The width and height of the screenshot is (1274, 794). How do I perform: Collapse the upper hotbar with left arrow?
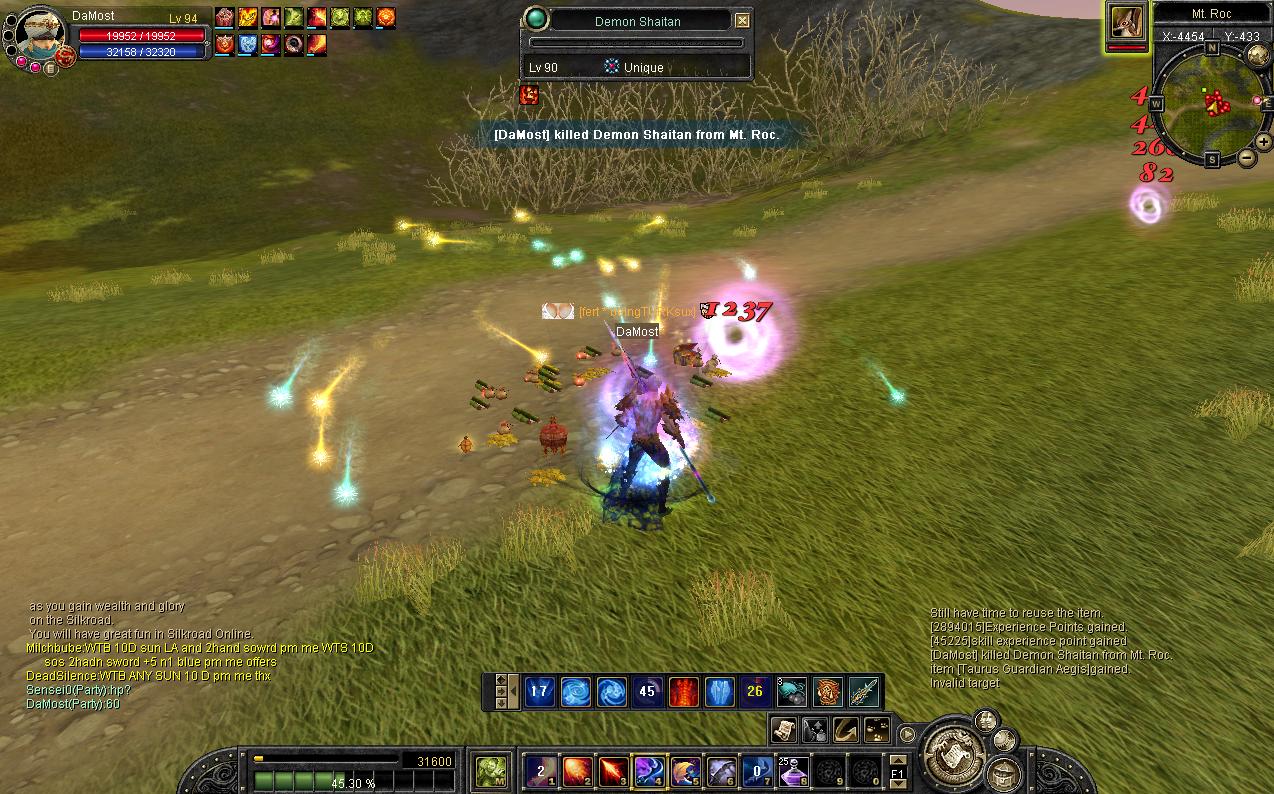[514, 691]
